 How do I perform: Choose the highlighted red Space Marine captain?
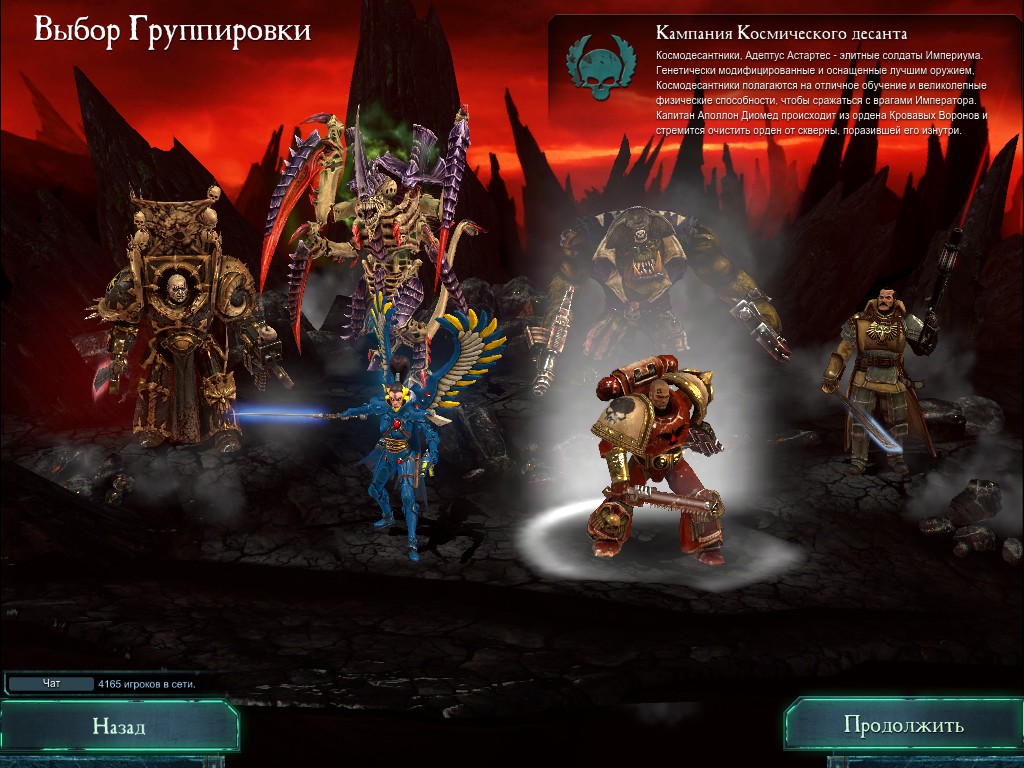click(x=650, y=450)
